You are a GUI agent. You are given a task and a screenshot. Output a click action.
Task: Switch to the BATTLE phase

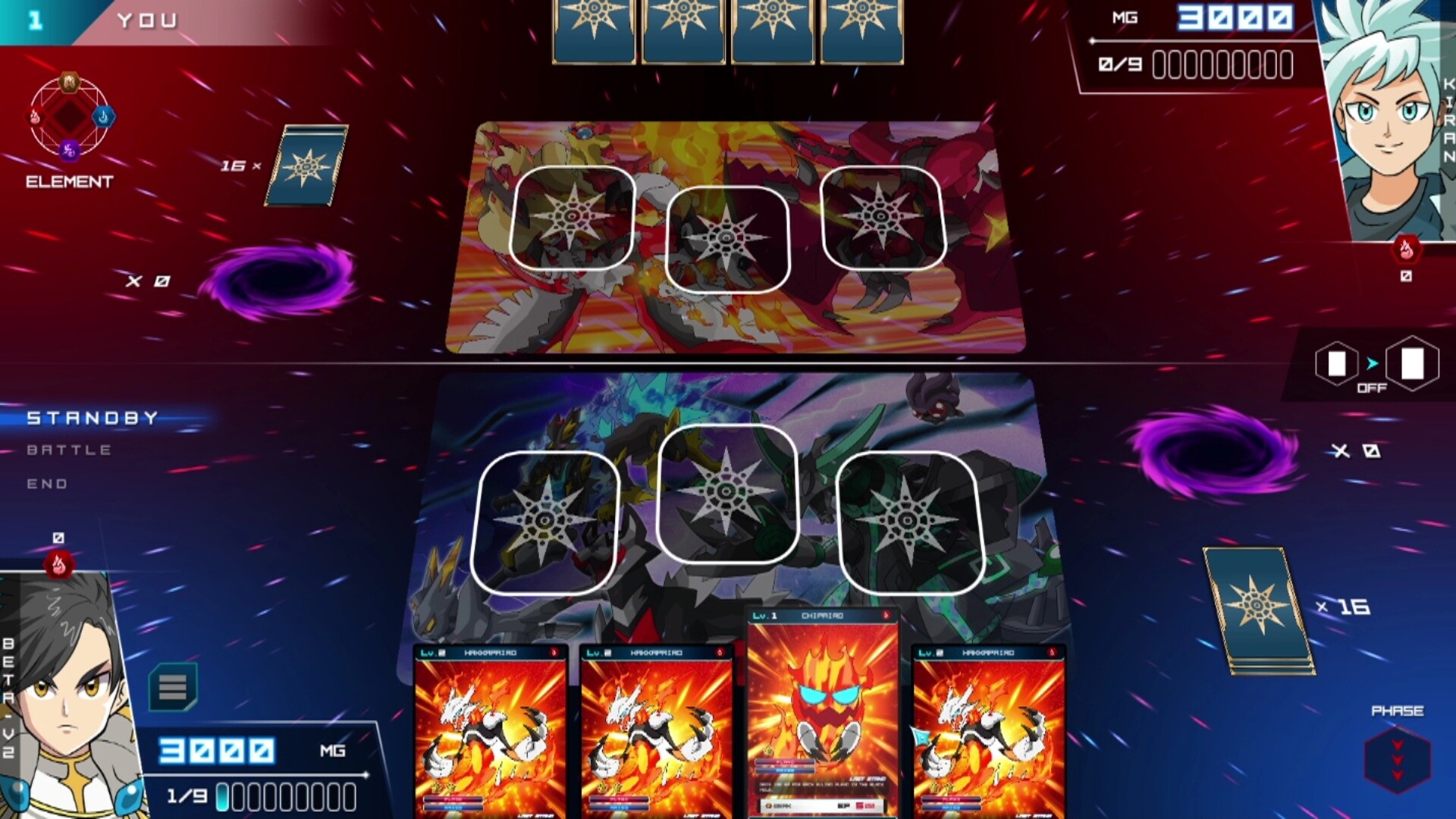68,449
